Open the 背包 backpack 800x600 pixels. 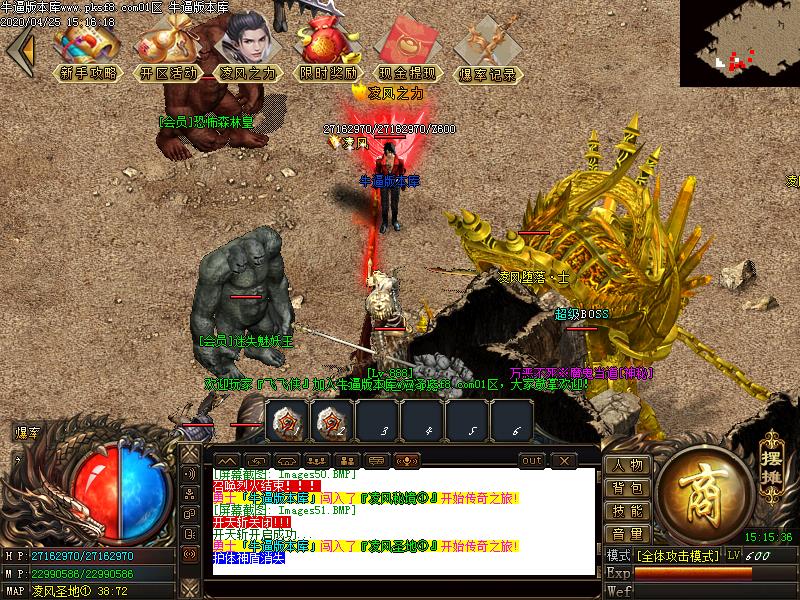628,488
